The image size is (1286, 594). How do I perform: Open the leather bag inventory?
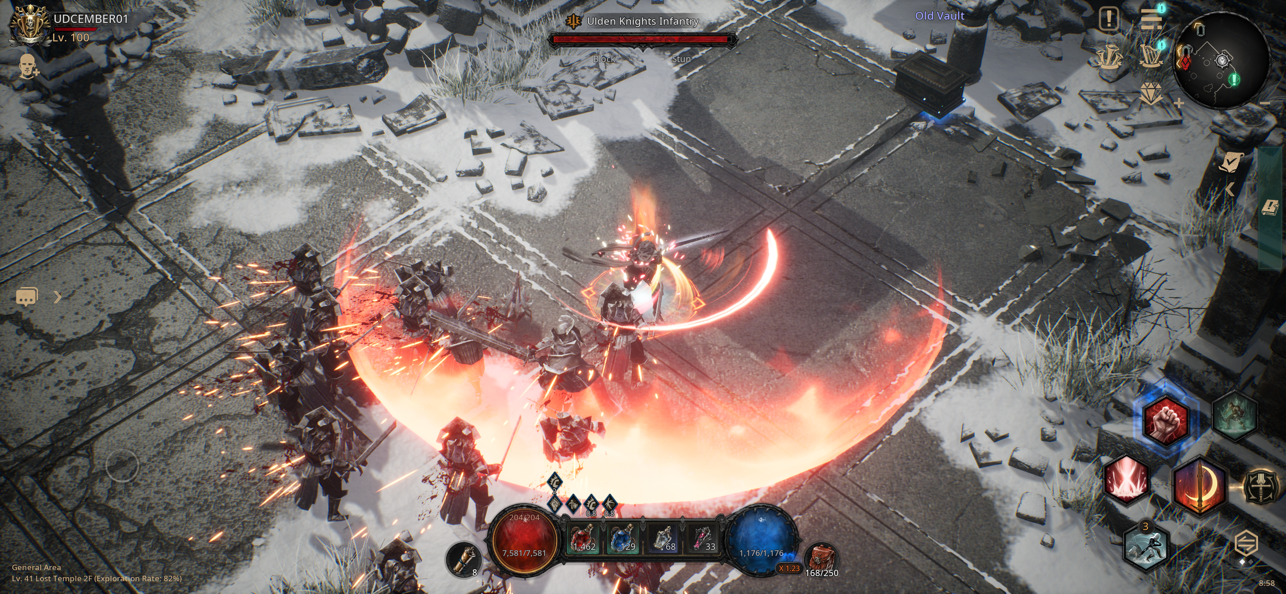click(821, 558)
